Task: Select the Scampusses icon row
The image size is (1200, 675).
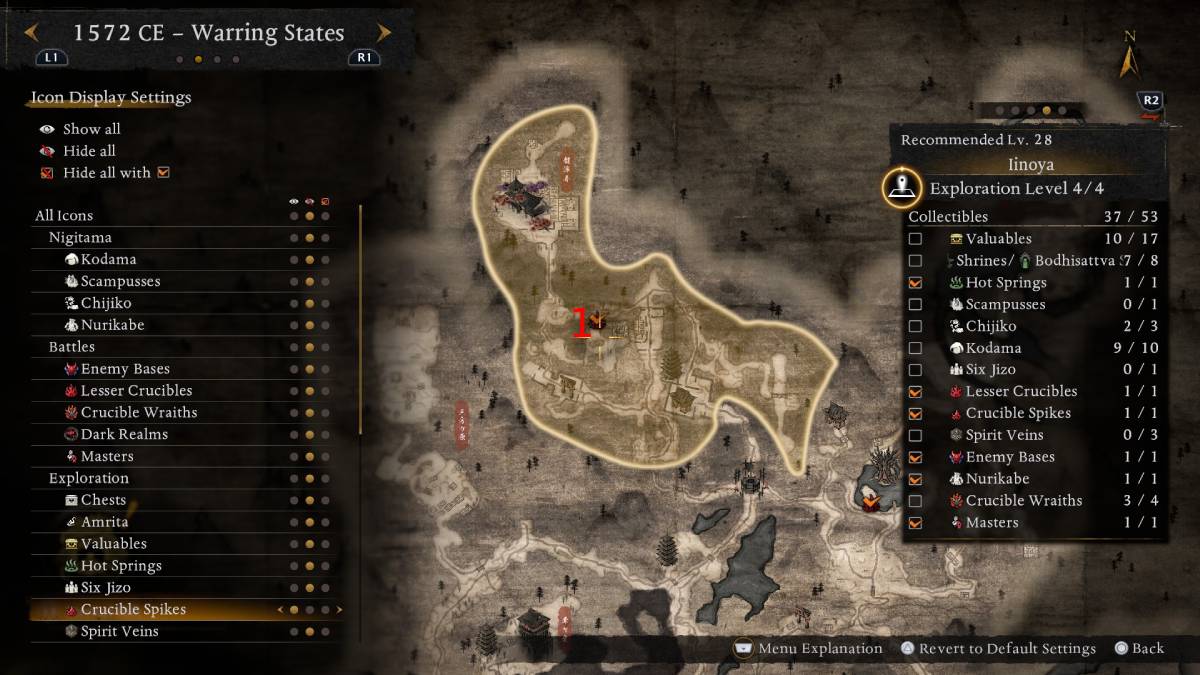Action: (x=120, y=281)
